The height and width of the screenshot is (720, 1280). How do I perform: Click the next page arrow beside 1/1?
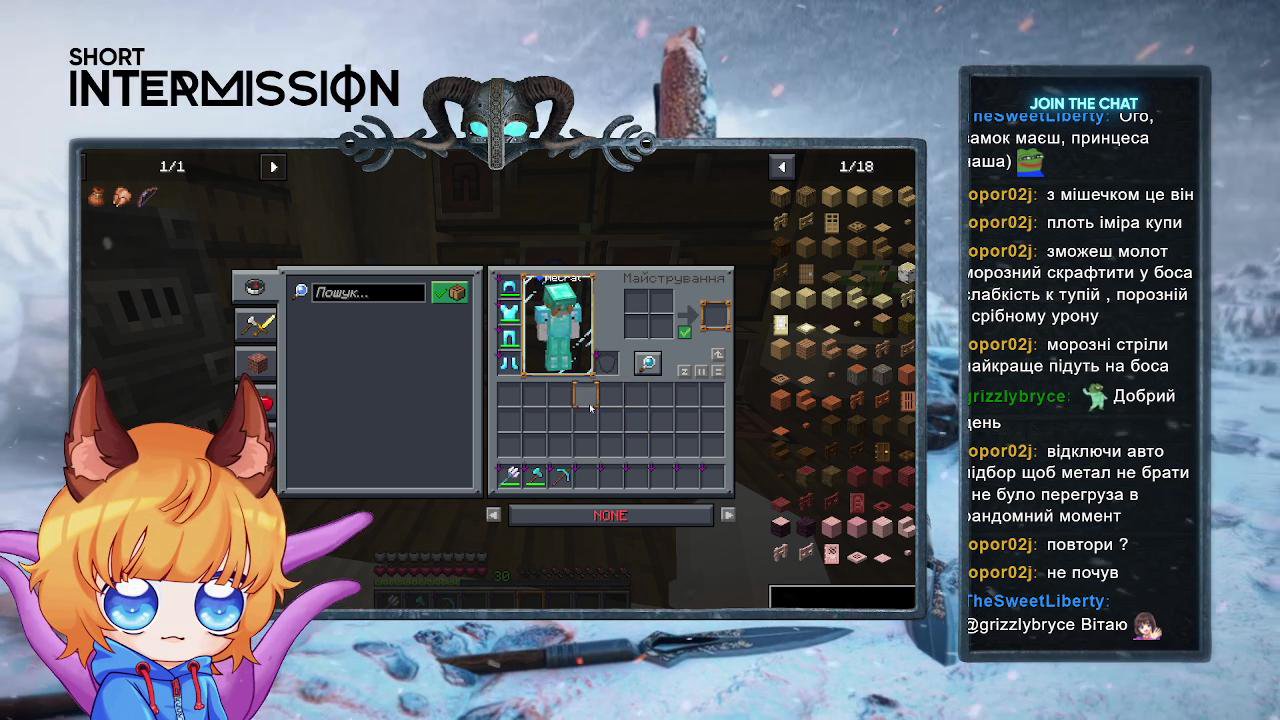click(273, 167)
